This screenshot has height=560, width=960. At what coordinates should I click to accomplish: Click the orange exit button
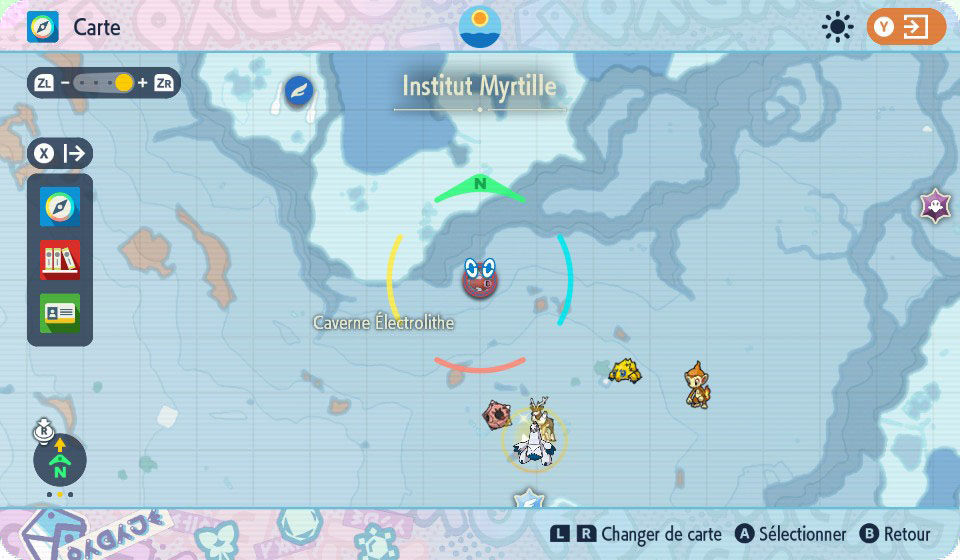pyautogui.click(x=906, y=27)
